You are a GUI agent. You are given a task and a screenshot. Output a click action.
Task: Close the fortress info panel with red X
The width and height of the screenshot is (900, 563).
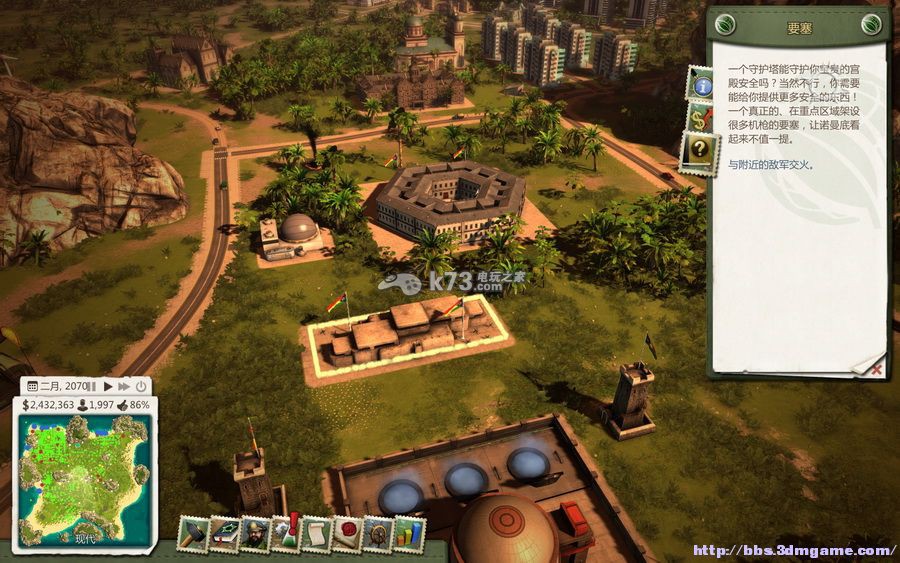pos(876,369)
